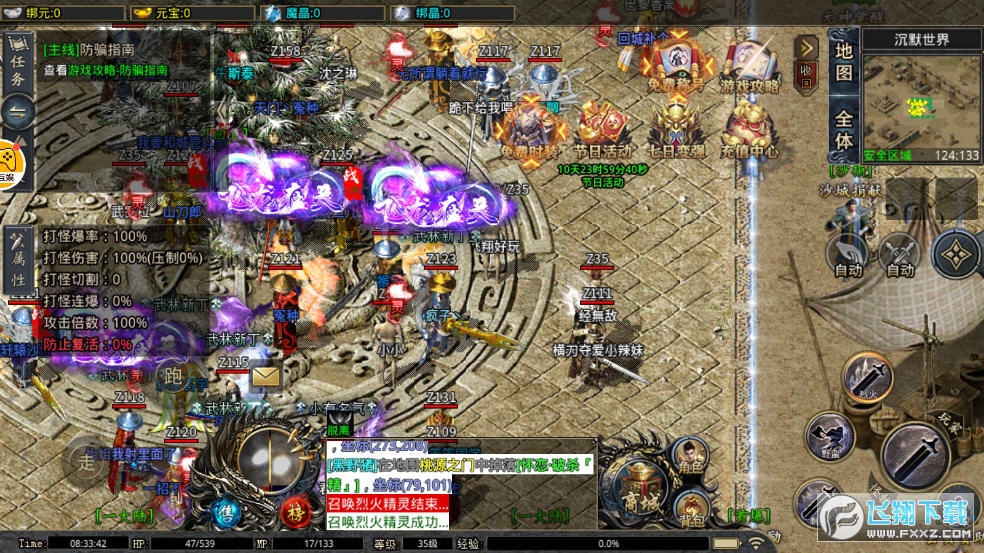Toggle the hand-icon 自动 auto-pickup button

(849, 254)
